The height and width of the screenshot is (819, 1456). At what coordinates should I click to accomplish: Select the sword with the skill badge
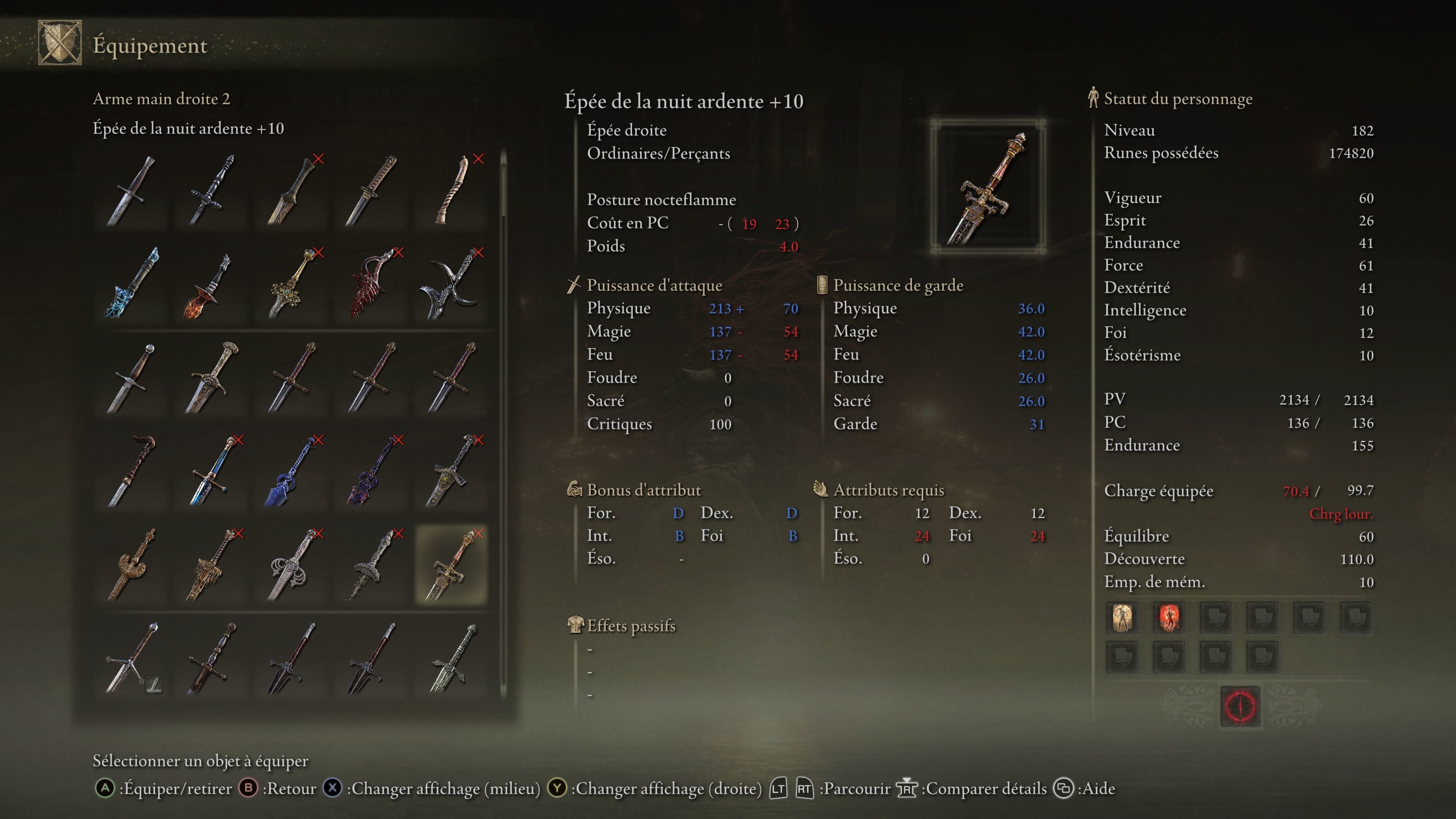(132, 659)
